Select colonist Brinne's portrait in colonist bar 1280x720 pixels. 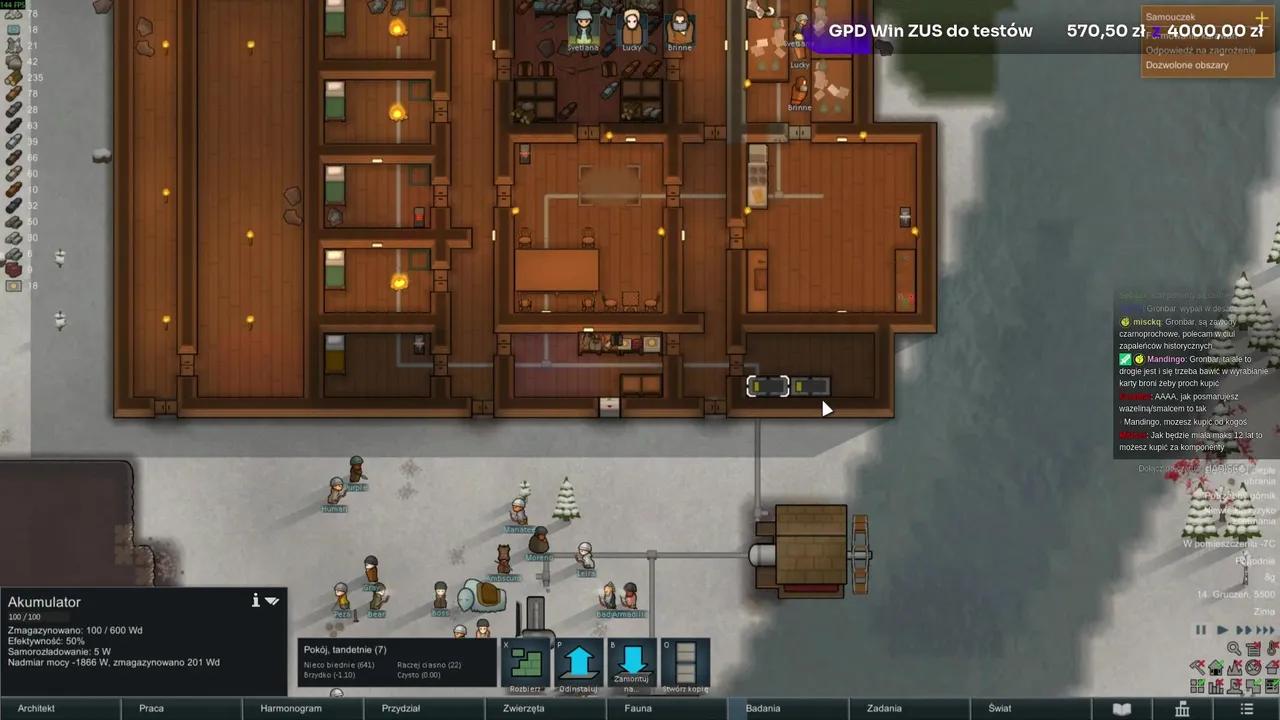coord(680,28)
